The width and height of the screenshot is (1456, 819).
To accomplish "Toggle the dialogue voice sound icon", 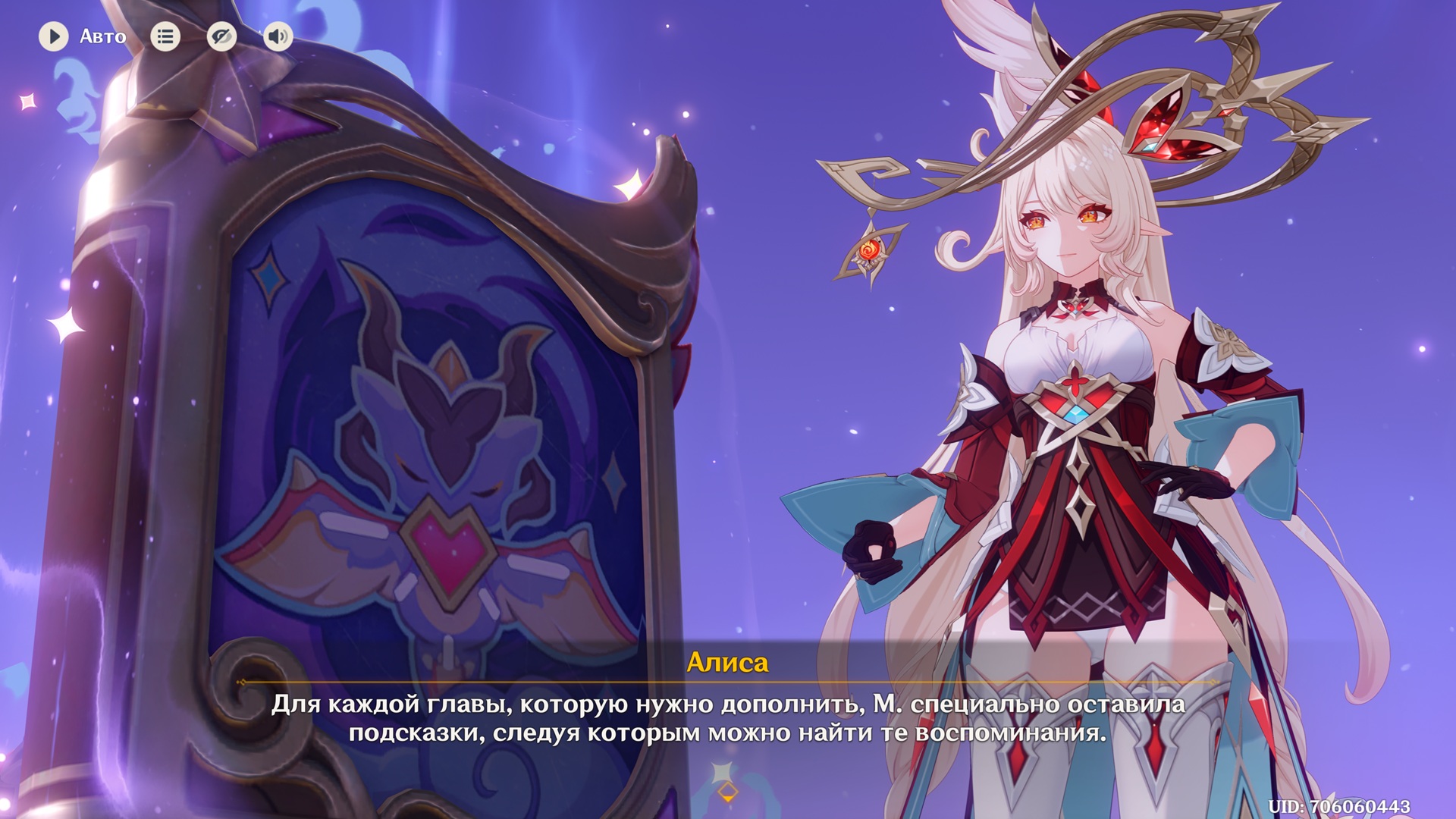I will [x=278, y=36].
